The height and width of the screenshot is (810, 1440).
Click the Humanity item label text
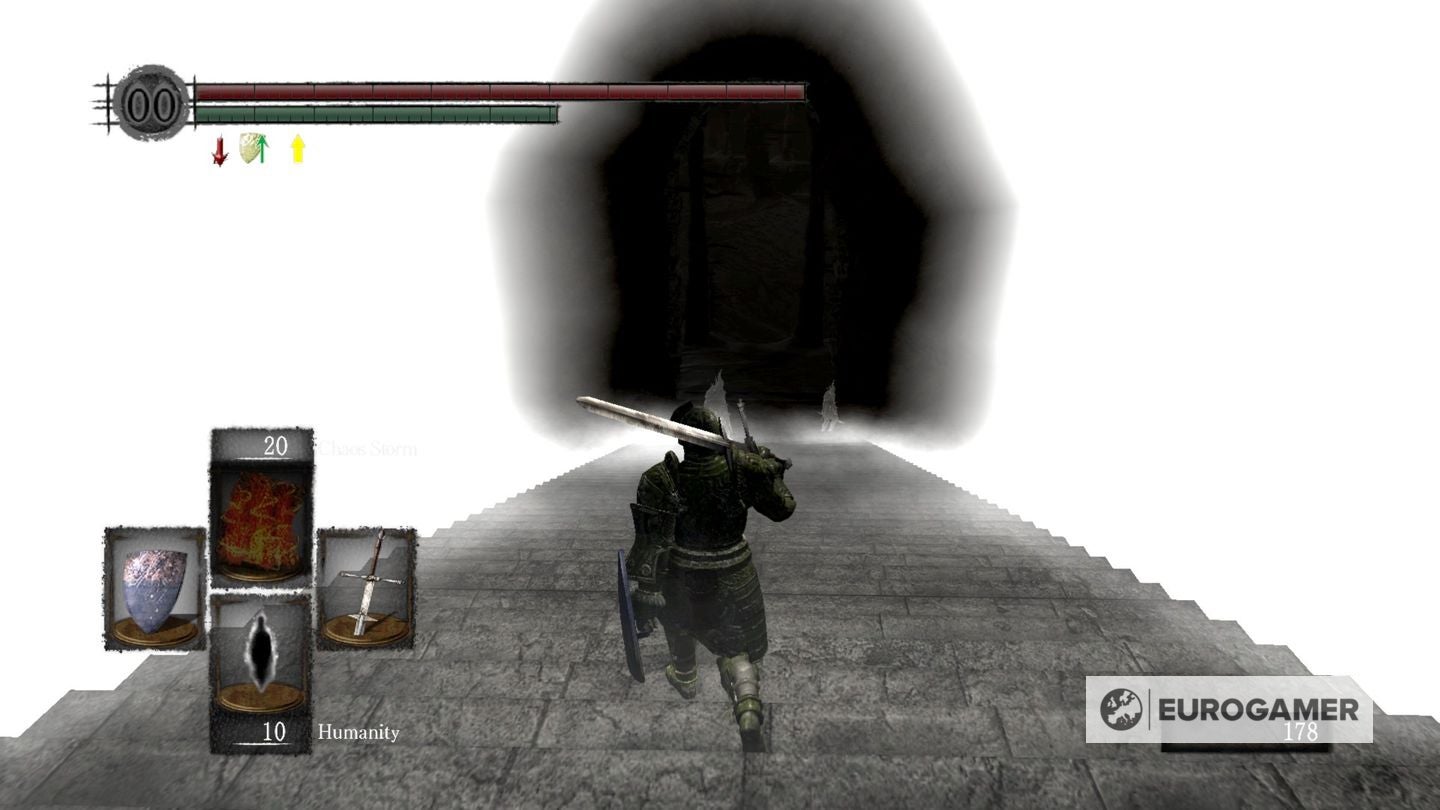point(359,732)
